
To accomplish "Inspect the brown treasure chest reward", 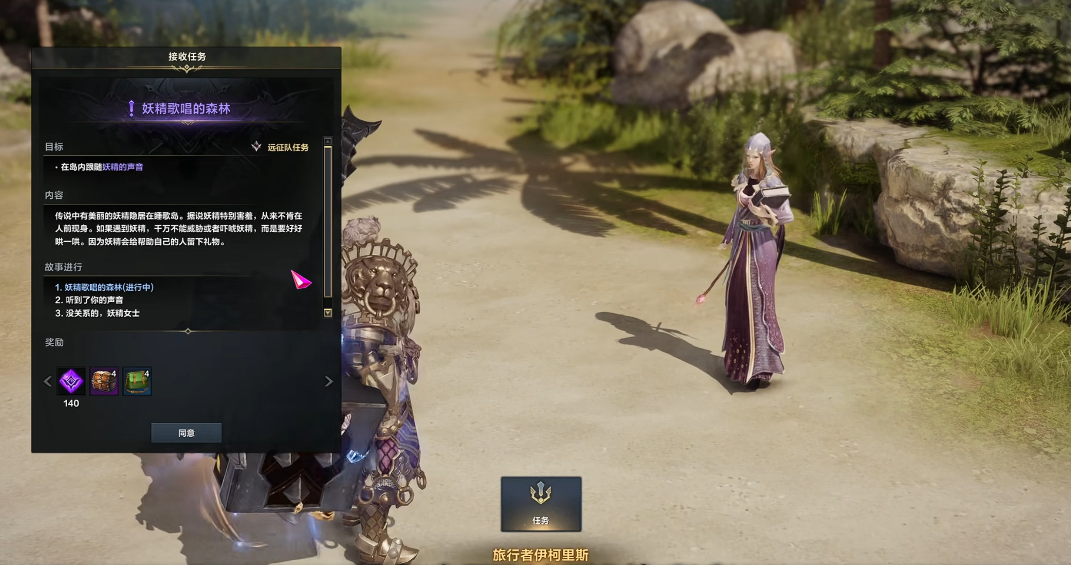I will 104,381.
